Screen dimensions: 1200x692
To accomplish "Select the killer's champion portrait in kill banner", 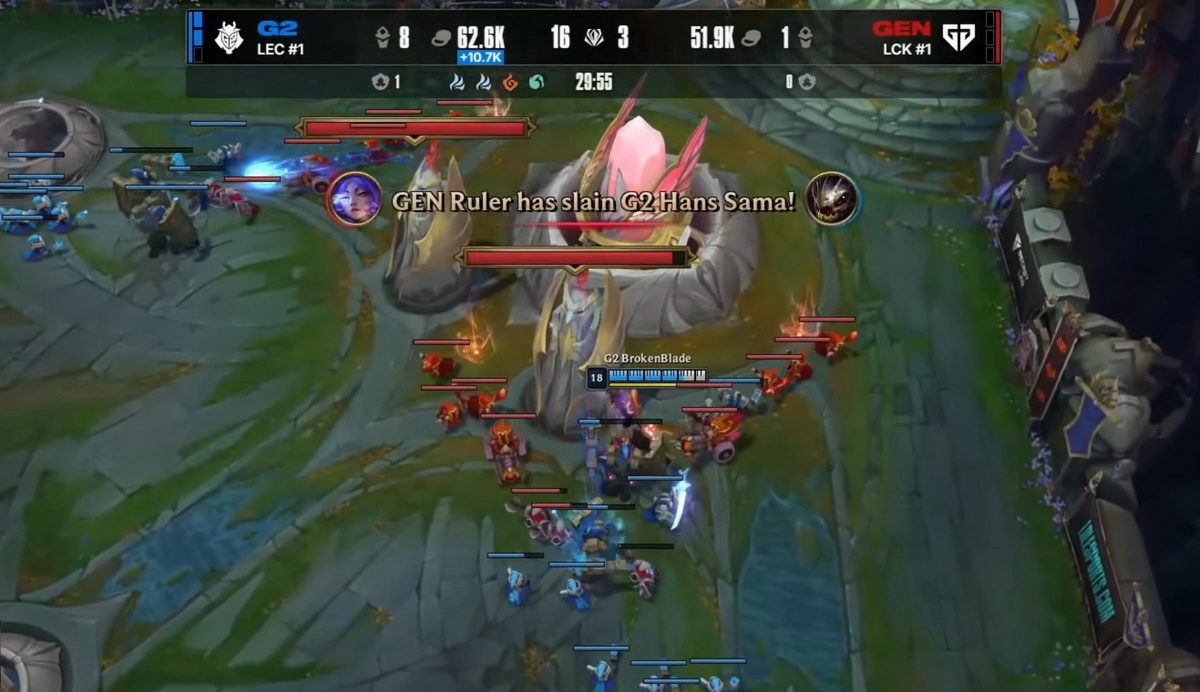I will [354, 198].
